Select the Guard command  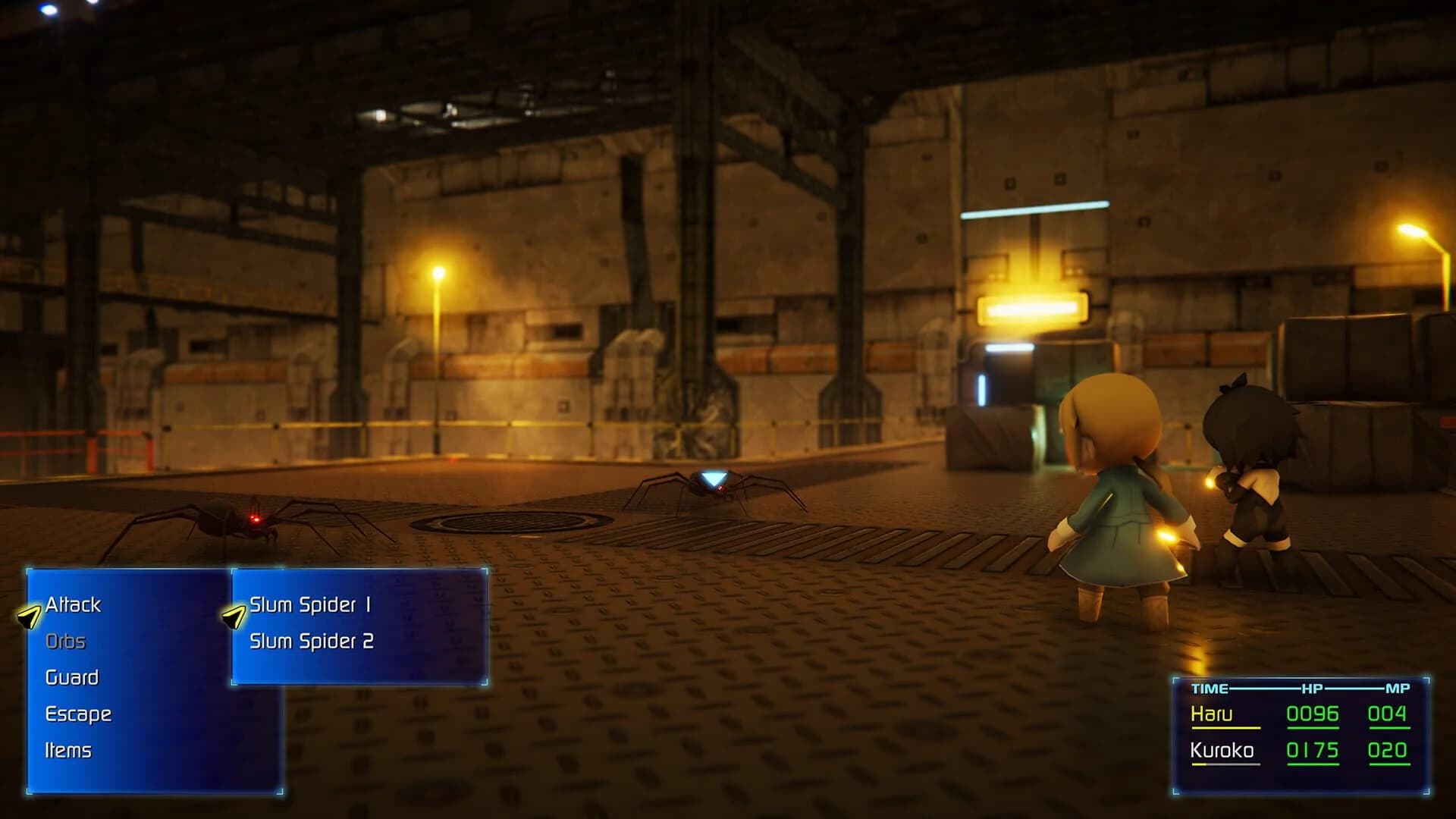pyautogui.click(x=71, y=677)
